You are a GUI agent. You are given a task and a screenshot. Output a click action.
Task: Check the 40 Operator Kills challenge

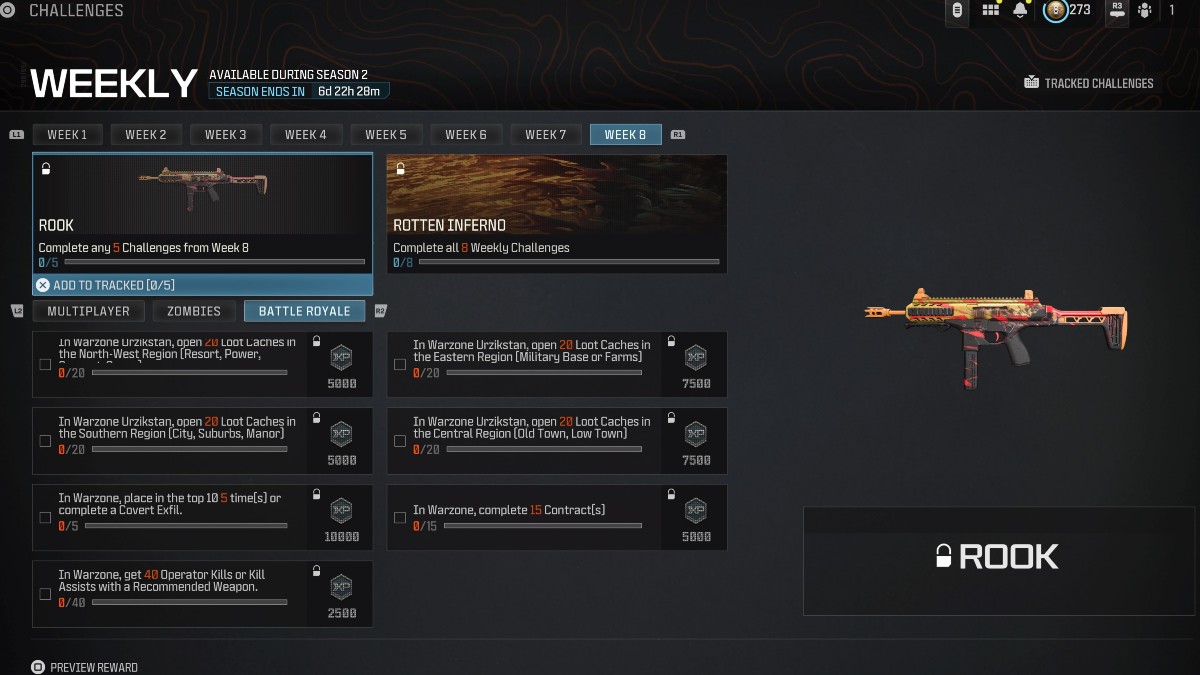[x=45, y=594]
